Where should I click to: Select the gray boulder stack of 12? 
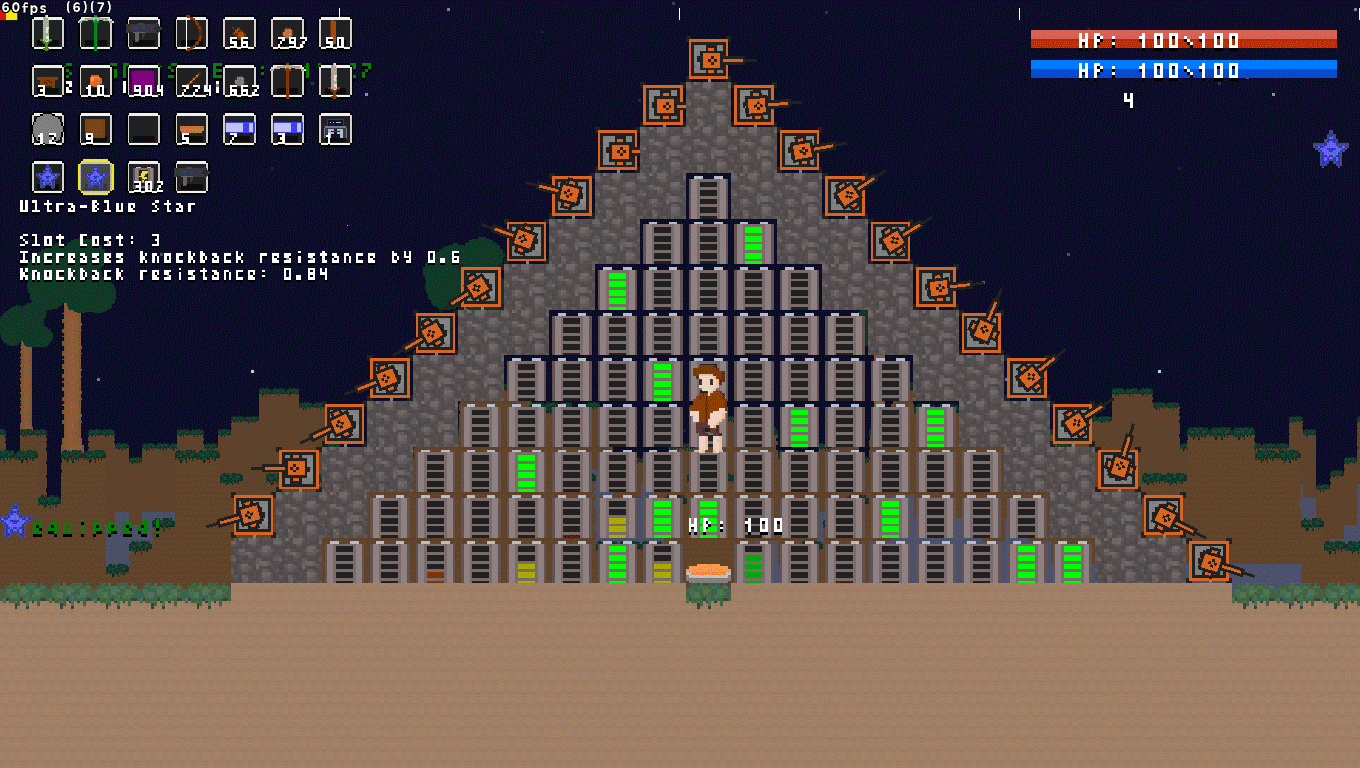48,129
